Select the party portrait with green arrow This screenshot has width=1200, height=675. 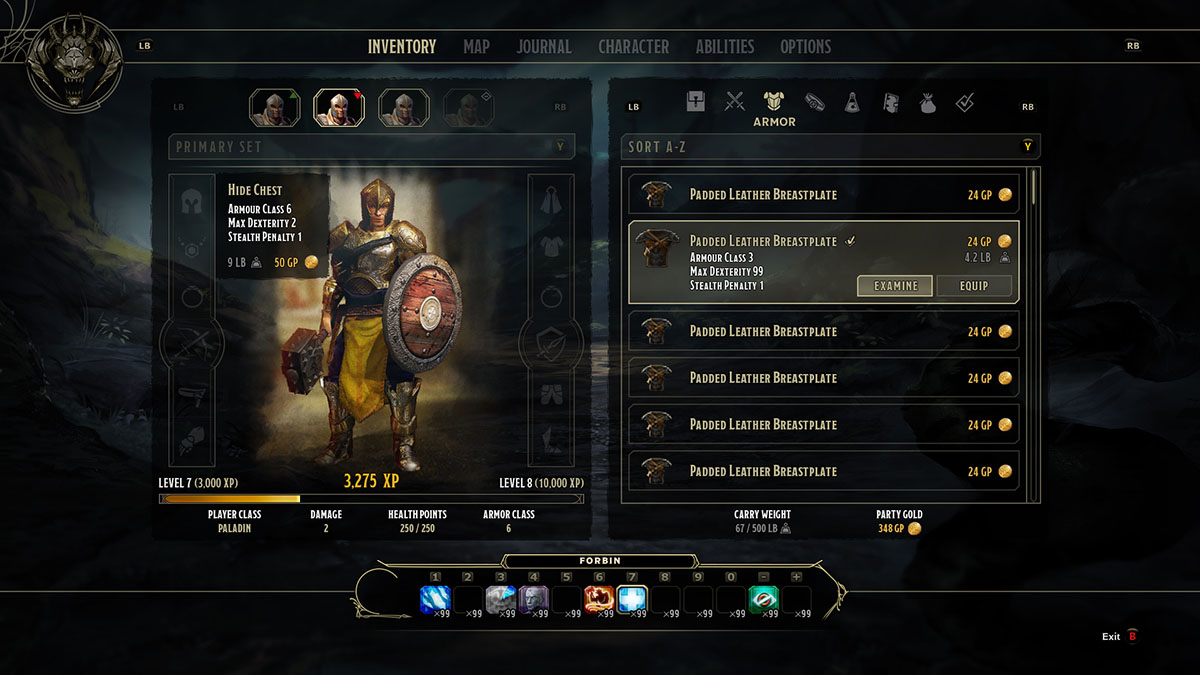point(274,107)
